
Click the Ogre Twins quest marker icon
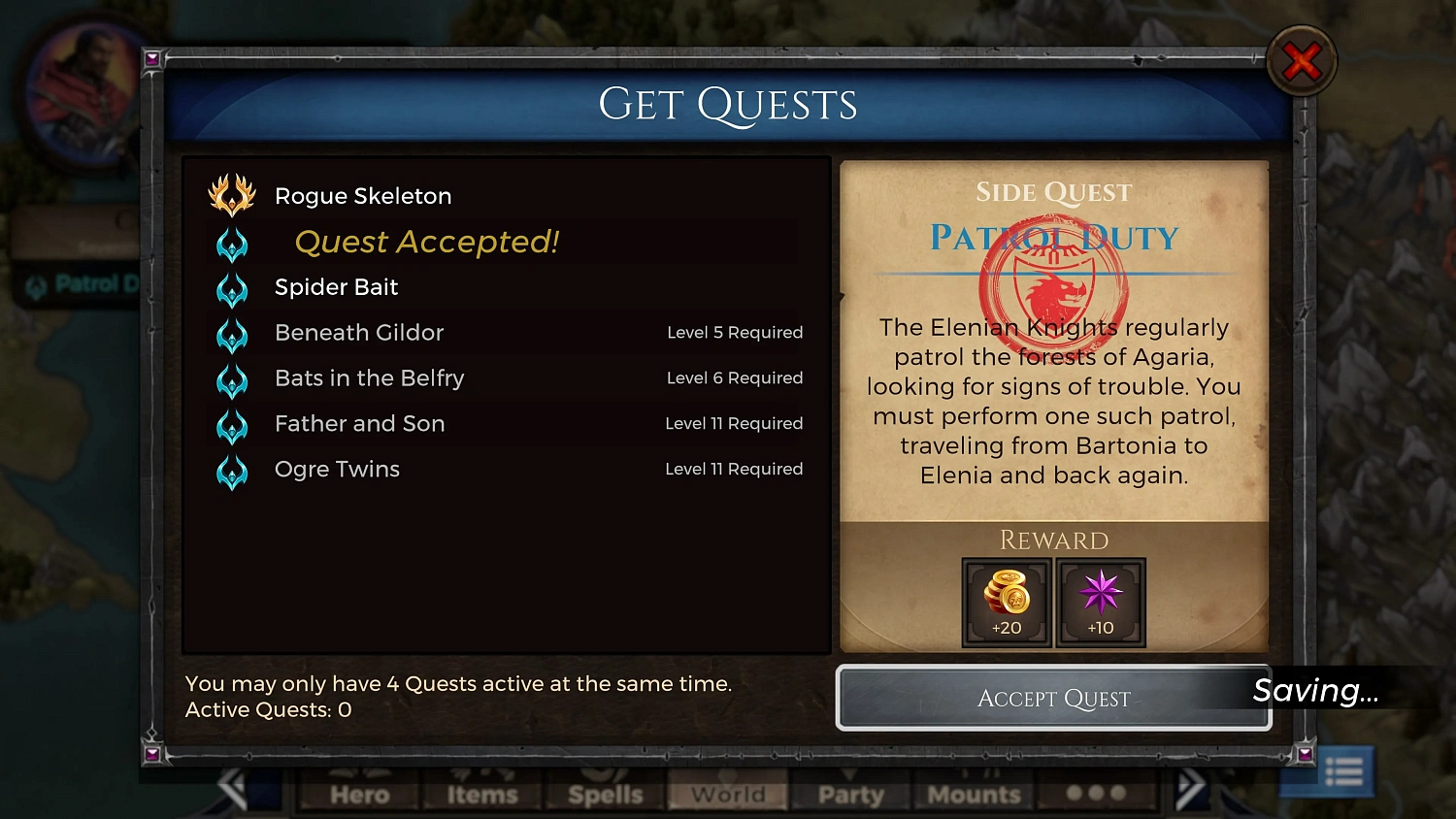(232, 471)
